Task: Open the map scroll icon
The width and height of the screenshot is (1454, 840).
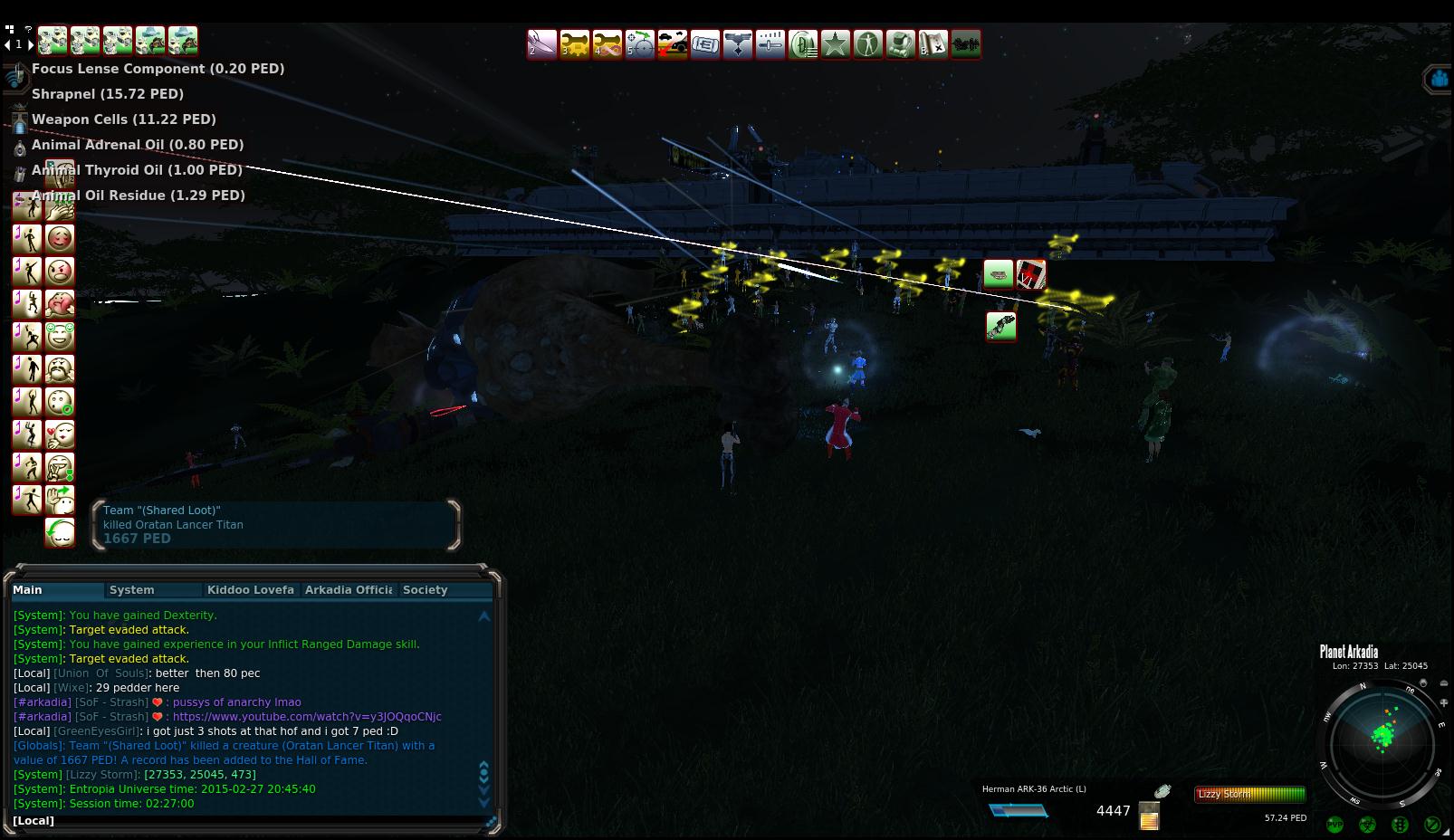Action: point(933,44)
